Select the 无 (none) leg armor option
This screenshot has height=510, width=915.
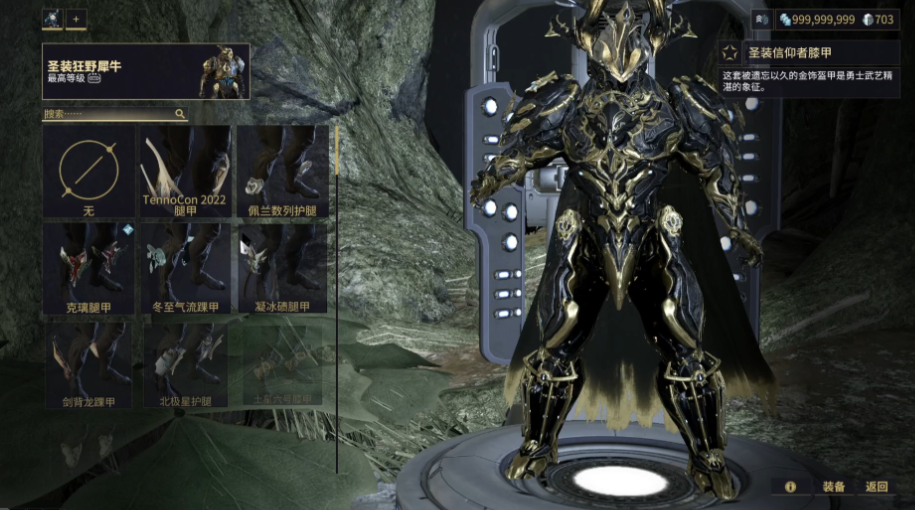pos(89,171)
